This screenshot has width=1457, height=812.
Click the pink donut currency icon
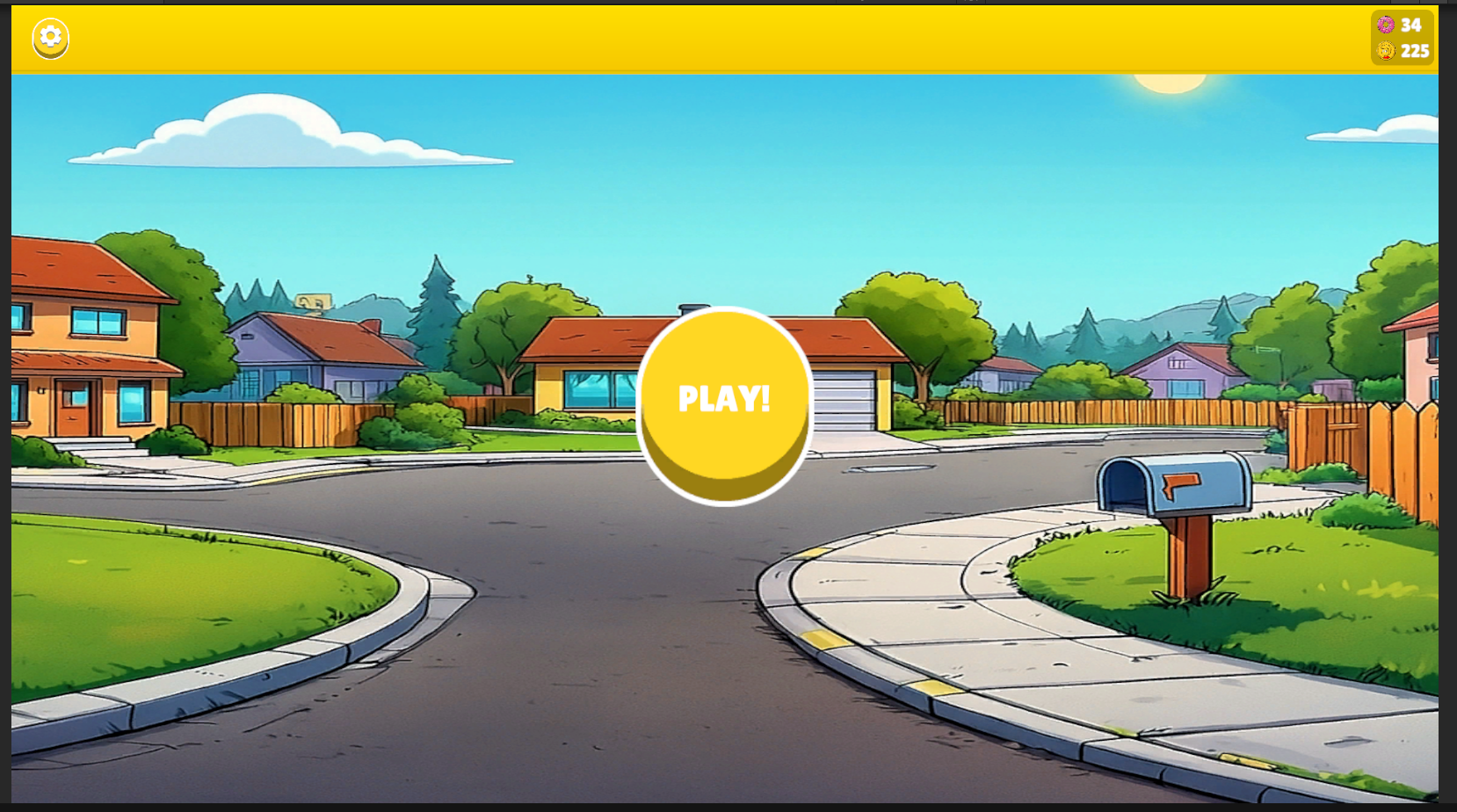tap(1387, 26)
